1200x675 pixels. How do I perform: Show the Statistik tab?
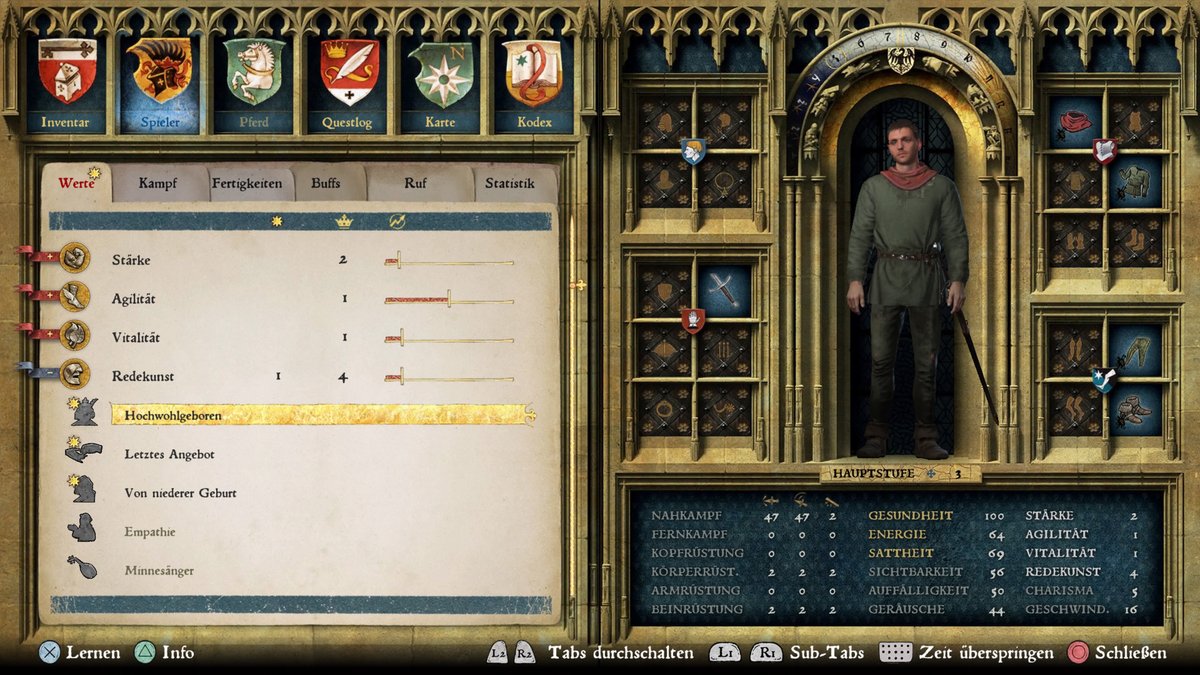[x=509, y=184]
